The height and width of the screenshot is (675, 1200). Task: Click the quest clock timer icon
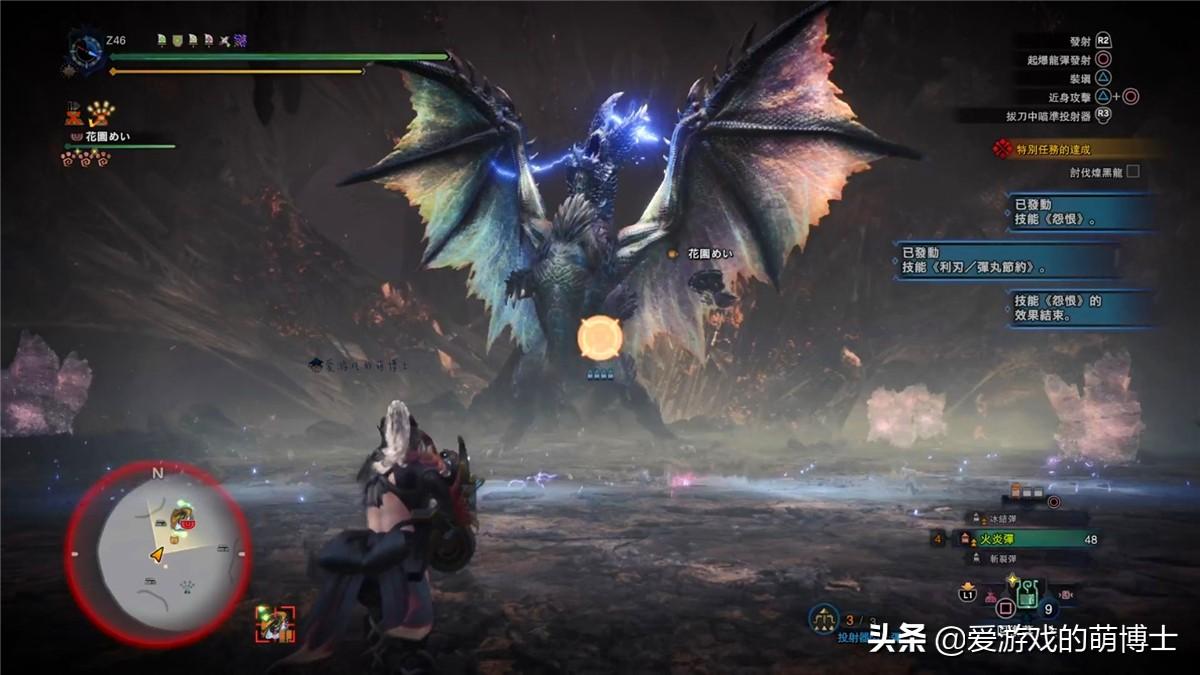(x=85, y=49)
